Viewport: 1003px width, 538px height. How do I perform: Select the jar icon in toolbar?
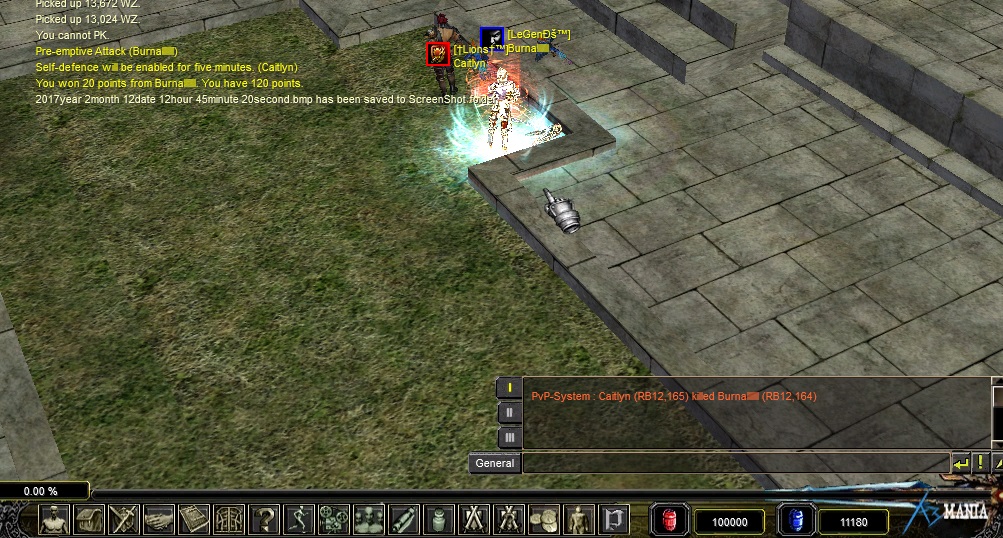438,520
